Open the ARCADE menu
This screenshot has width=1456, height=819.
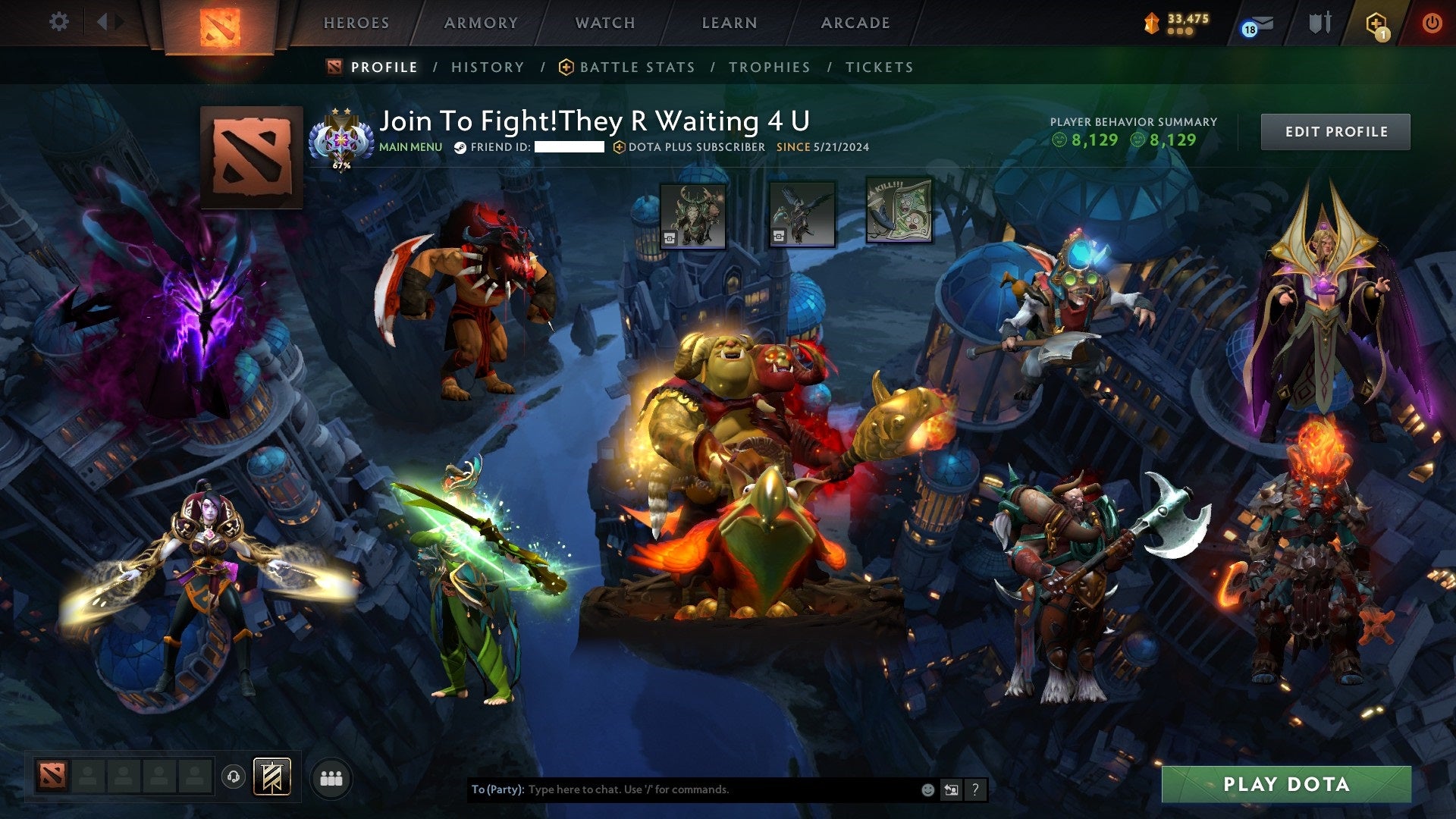click(x=855, y=23)
